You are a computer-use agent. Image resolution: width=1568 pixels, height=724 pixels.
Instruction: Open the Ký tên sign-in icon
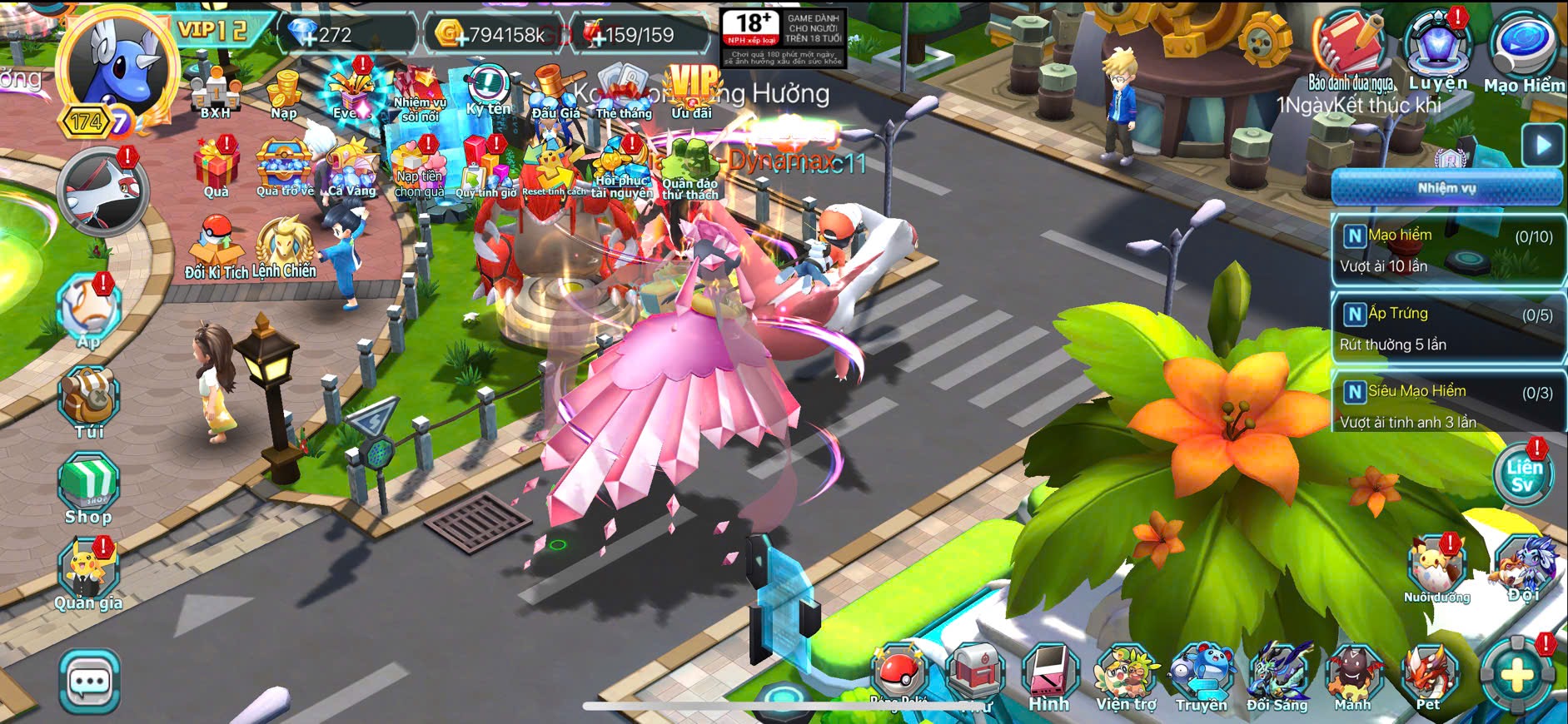[488, 90]
